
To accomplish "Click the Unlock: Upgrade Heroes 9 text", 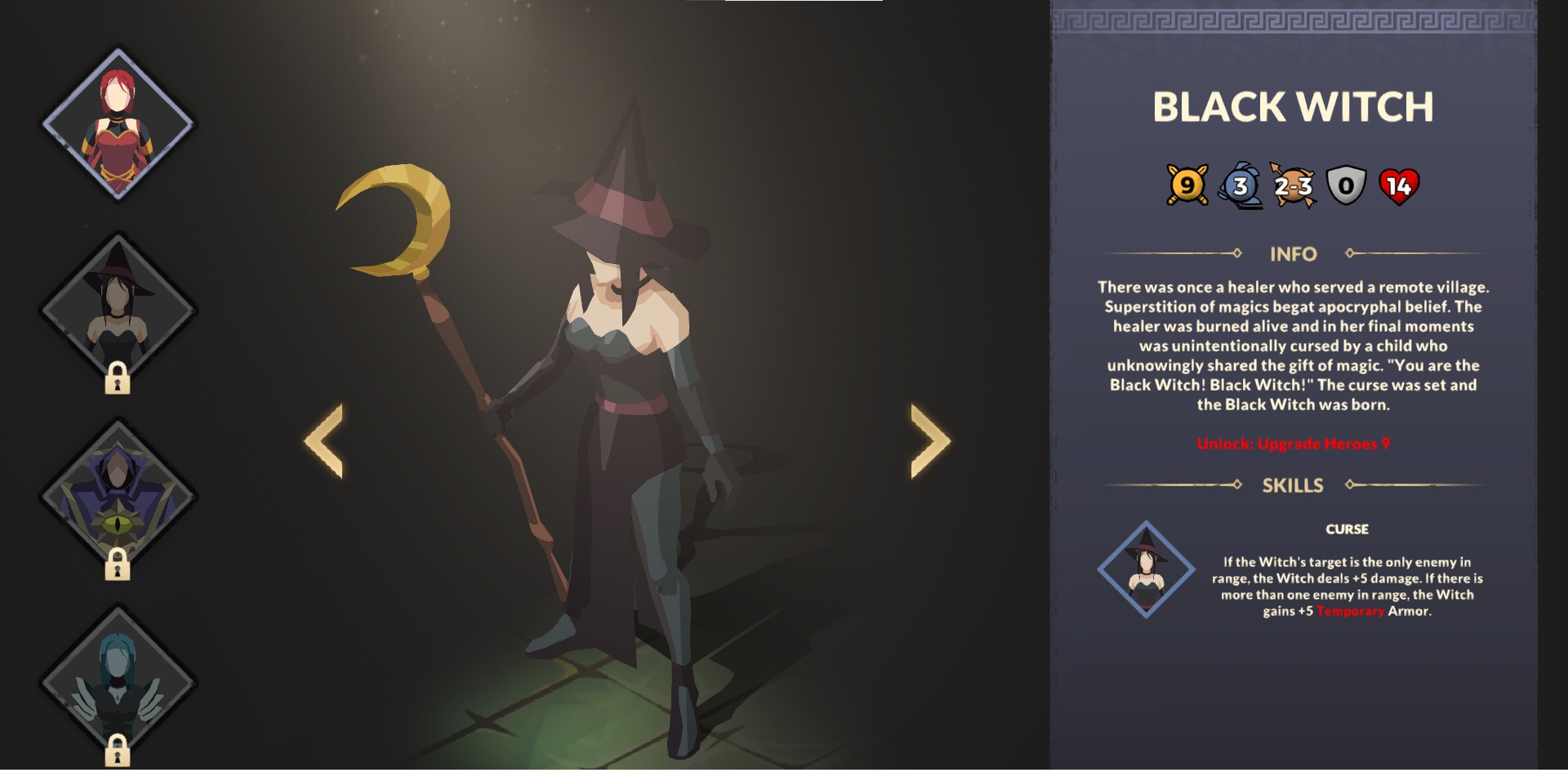I will coord(1294,445).
